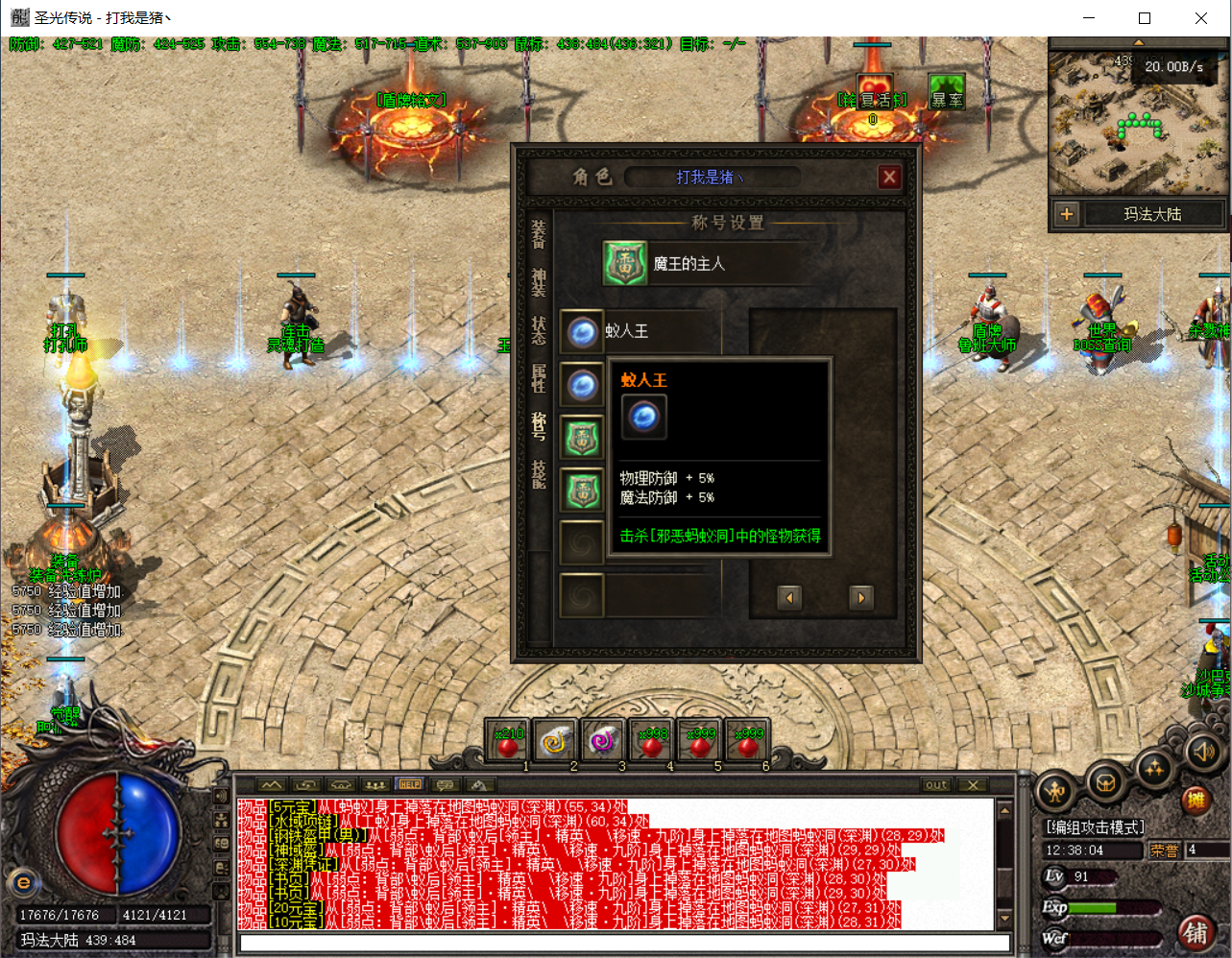Viewport: 1232px width, 958px height.
Task: Open the 技能 skills tab
Action: (x=539, y=474)
